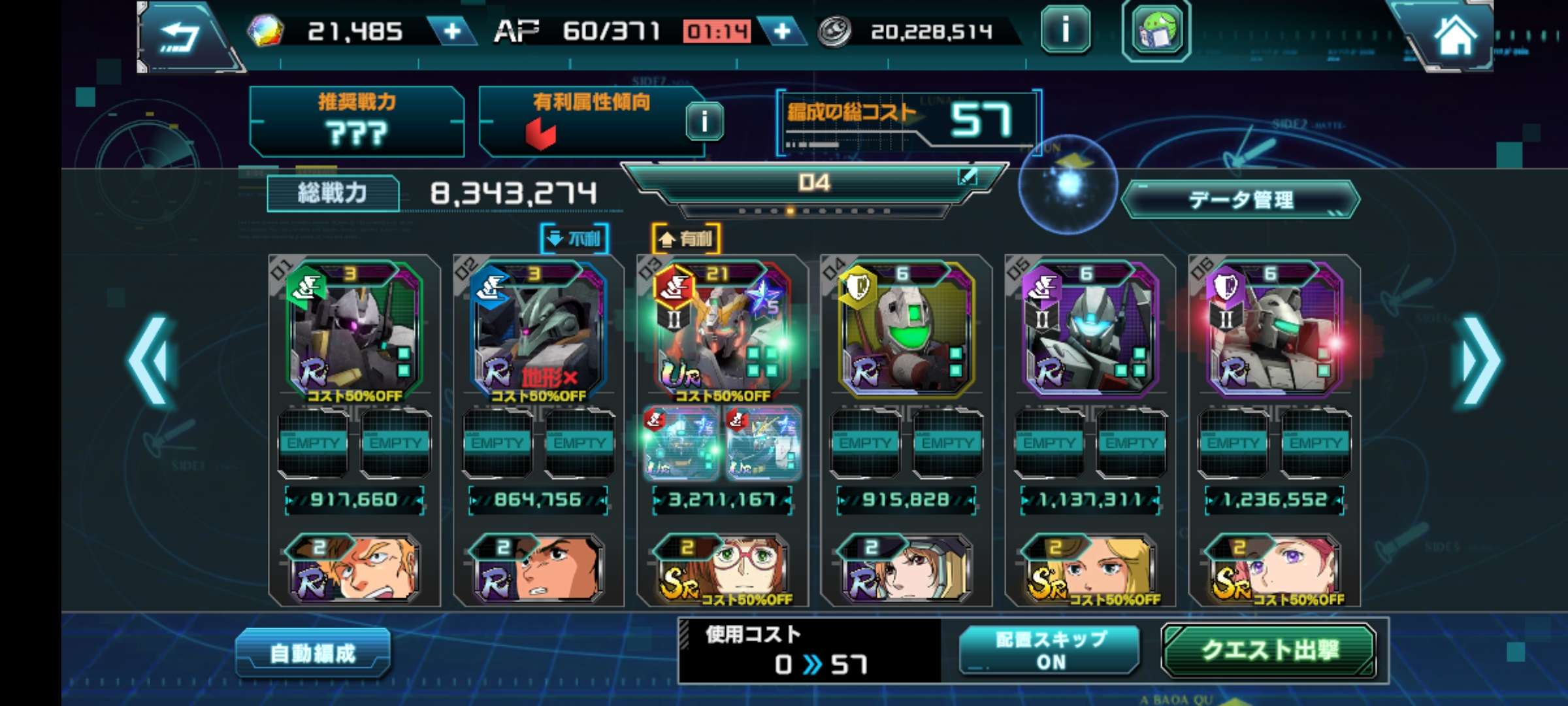Tap 自動編成 to auto-form the team
This screenshot has height=706, width=1568.
tap(313, 652)
